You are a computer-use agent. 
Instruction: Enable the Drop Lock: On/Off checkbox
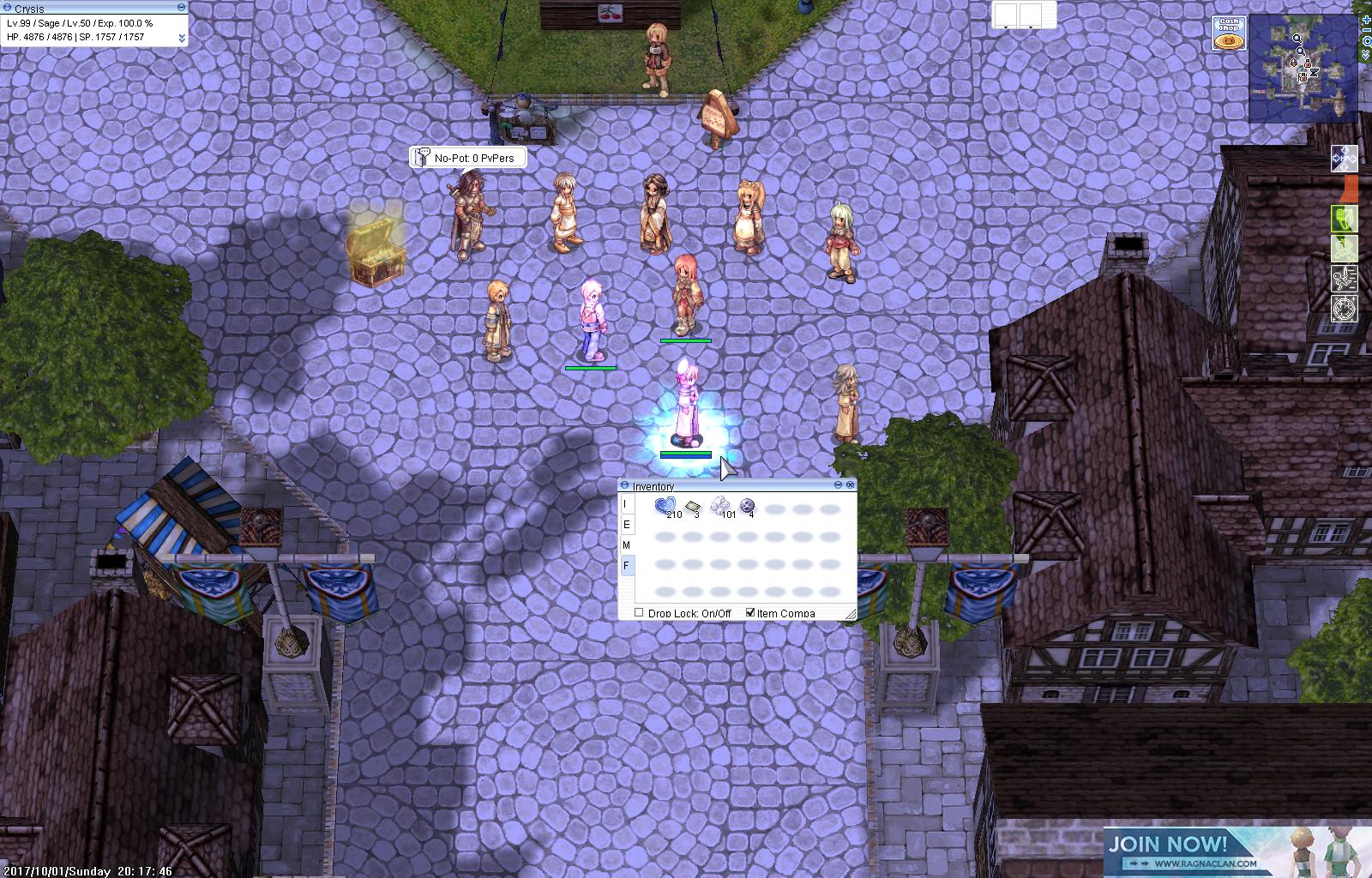639,612
